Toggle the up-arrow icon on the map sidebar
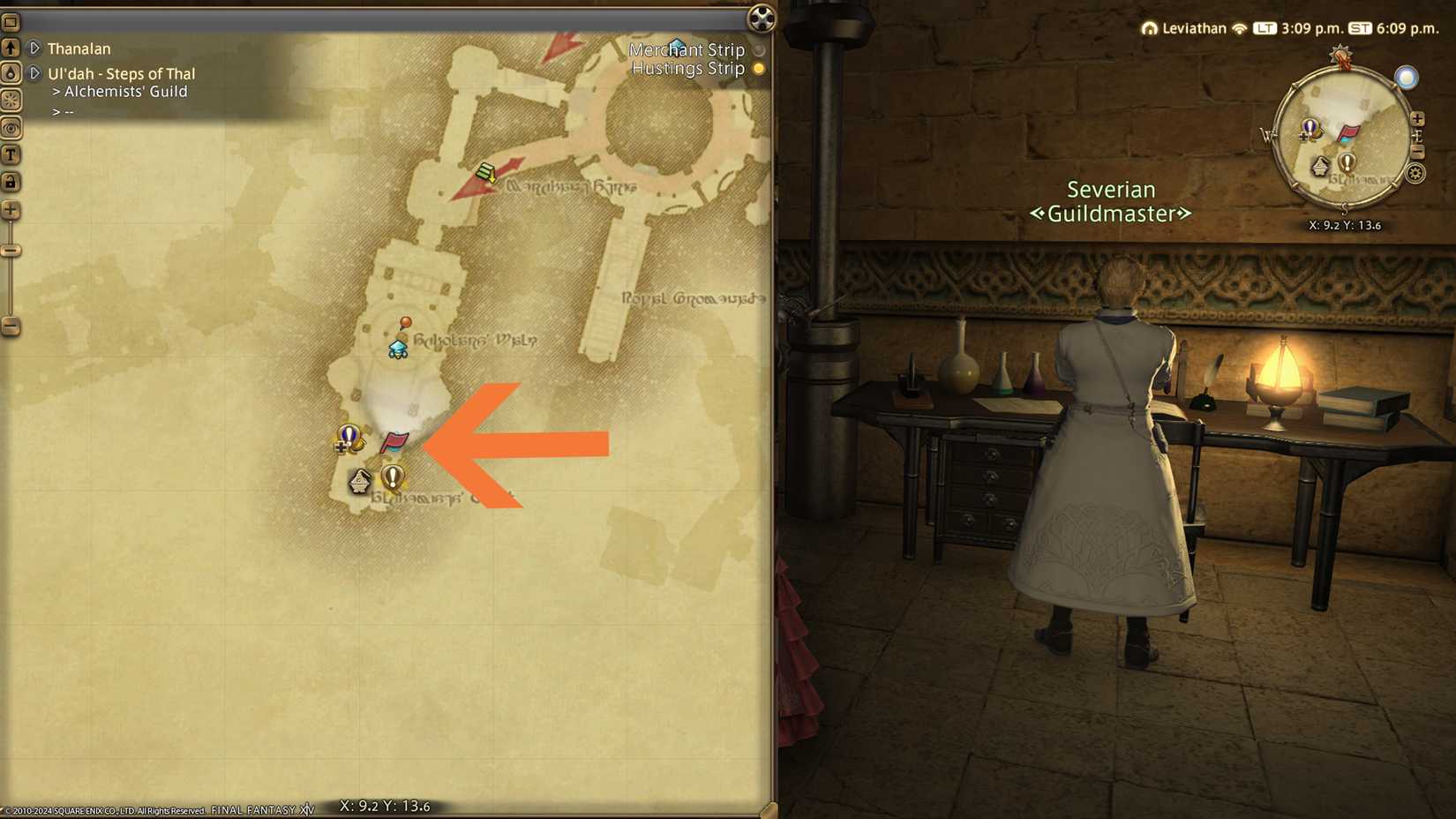The width and height of the screenshot is (1456, 819). tap(11, 47)
